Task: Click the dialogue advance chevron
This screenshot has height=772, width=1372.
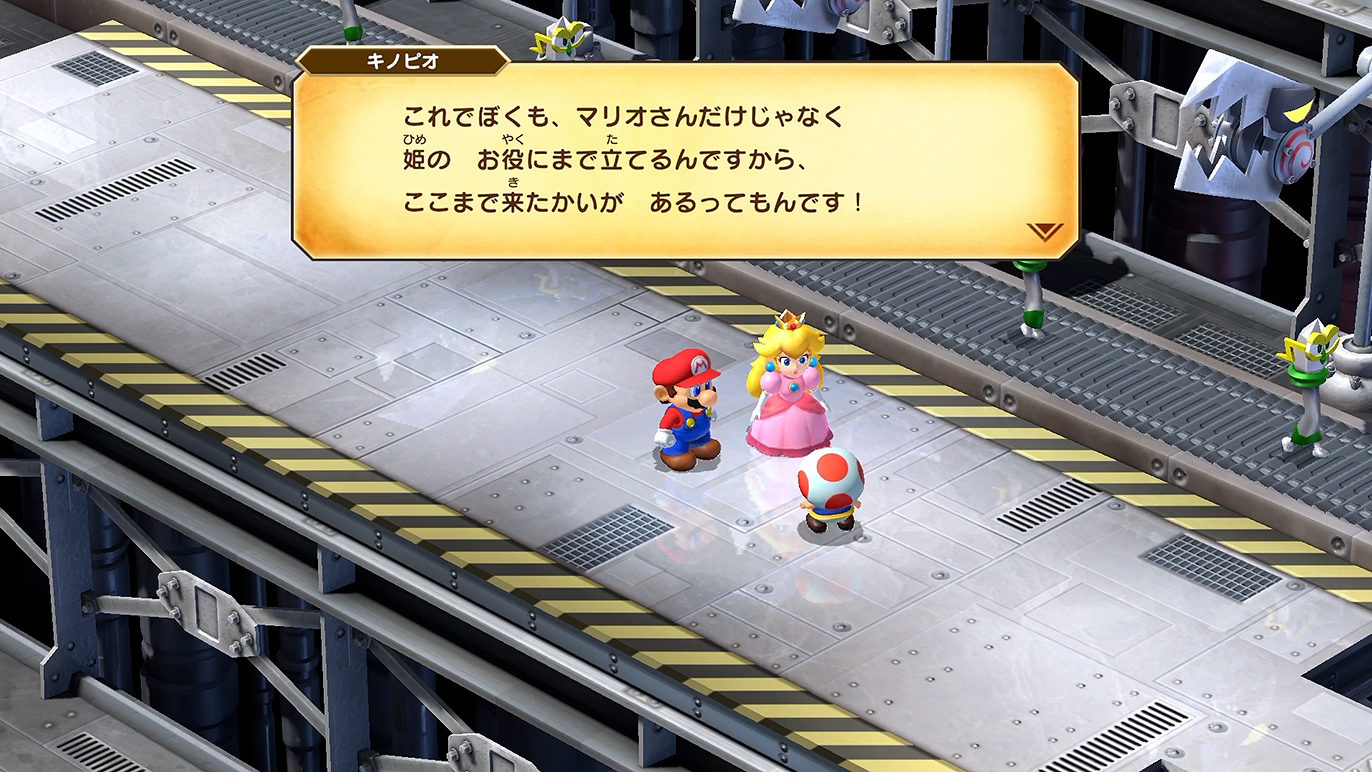Action: [x=1043, y=230]
